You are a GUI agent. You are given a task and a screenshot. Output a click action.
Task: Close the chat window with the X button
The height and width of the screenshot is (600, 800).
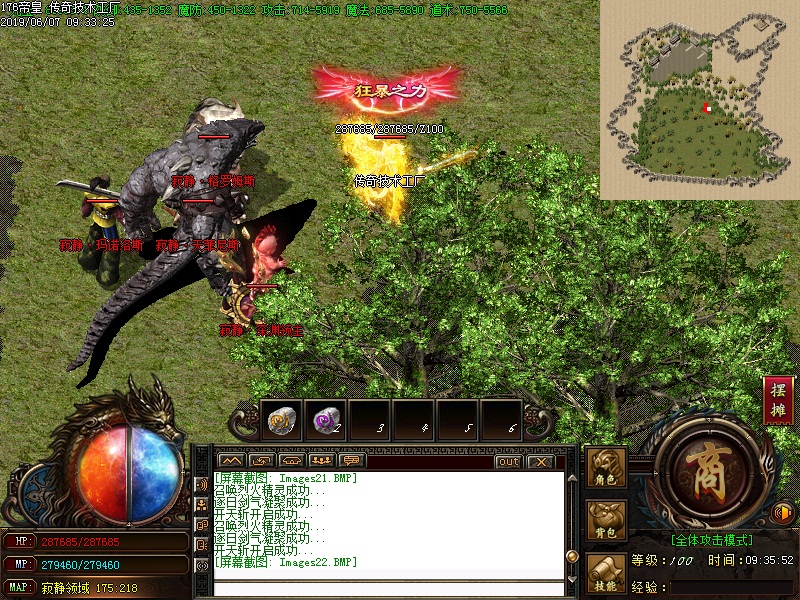point(540,461)
